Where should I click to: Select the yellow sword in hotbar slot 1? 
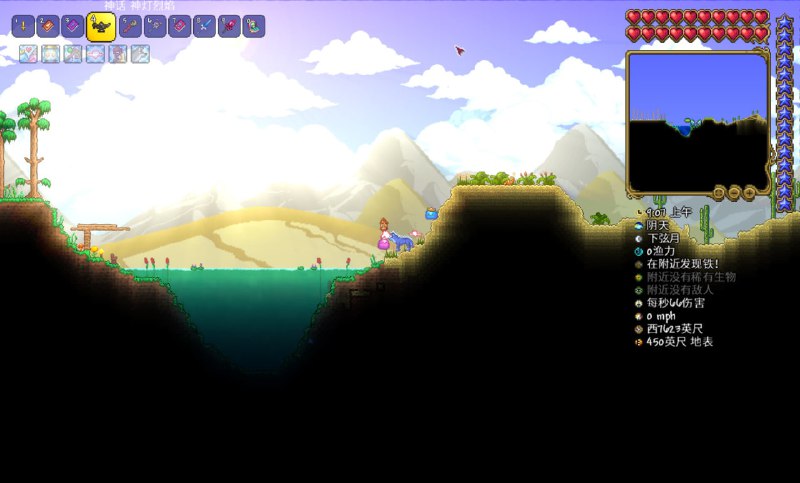(25, 26)
